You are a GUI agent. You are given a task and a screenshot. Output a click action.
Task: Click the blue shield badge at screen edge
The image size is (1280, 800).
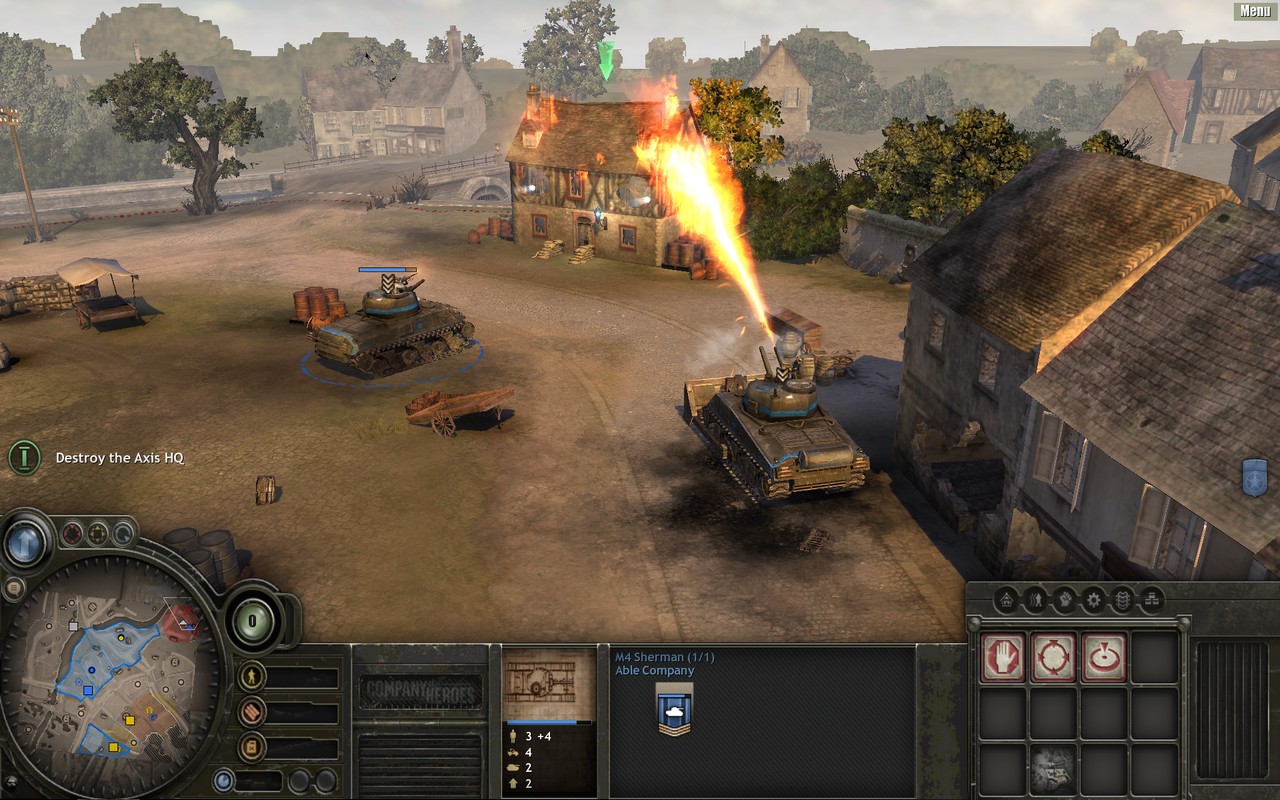click(1254, 477)
